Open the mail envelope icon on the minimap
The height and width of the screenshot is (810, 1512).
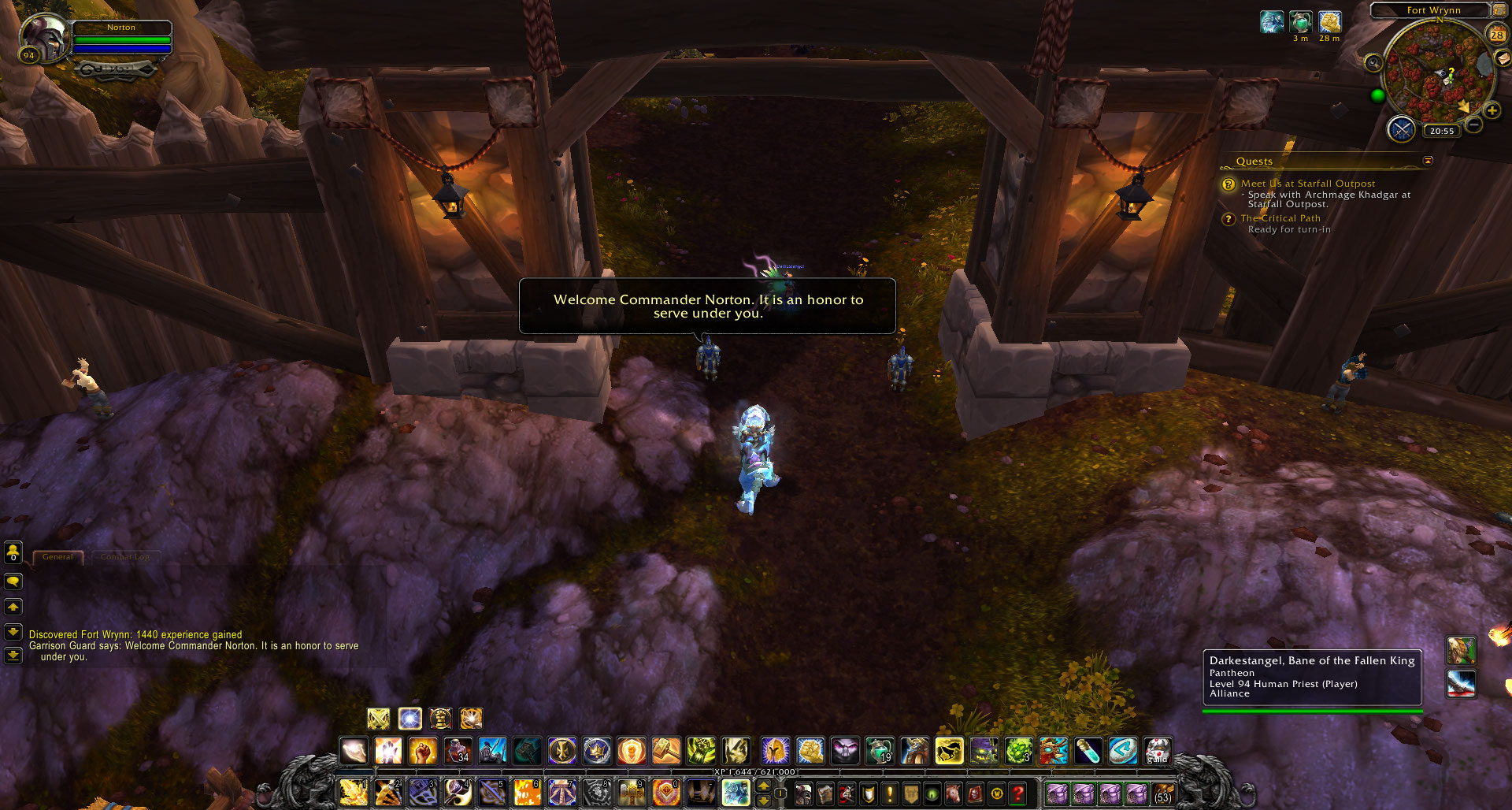(x=1503, y=58)
